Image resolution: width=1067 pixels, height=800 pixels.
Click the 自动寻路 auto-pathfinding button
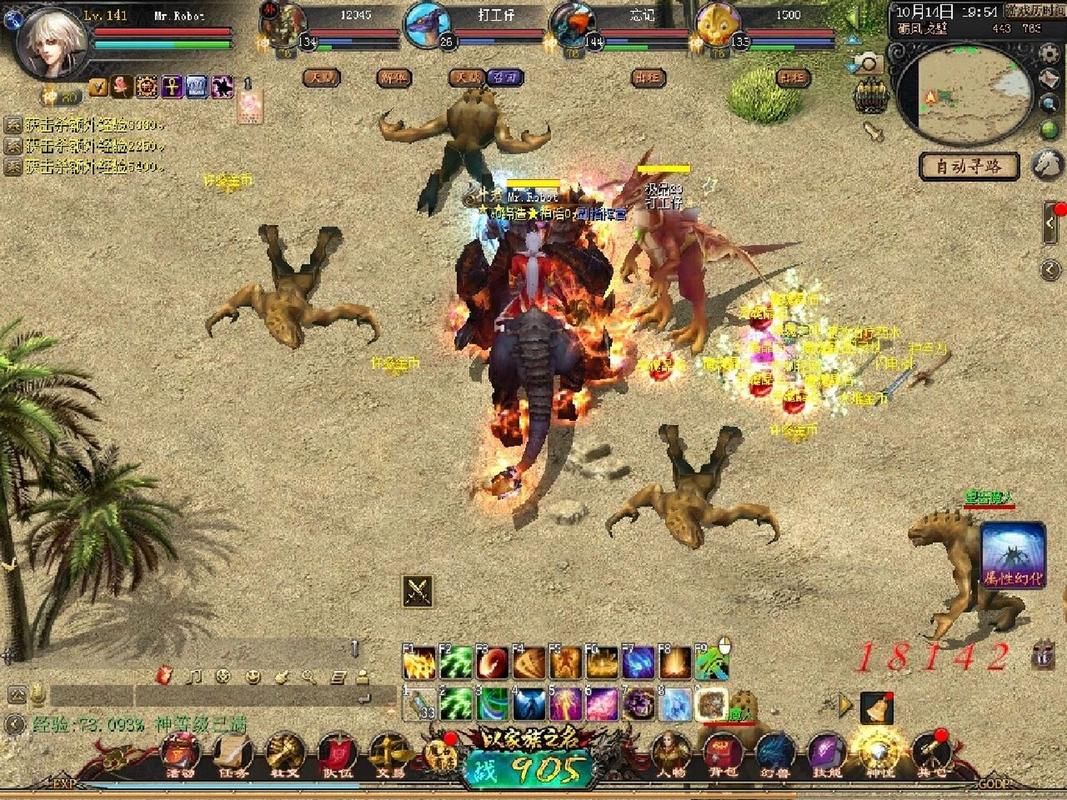[969, 166]
